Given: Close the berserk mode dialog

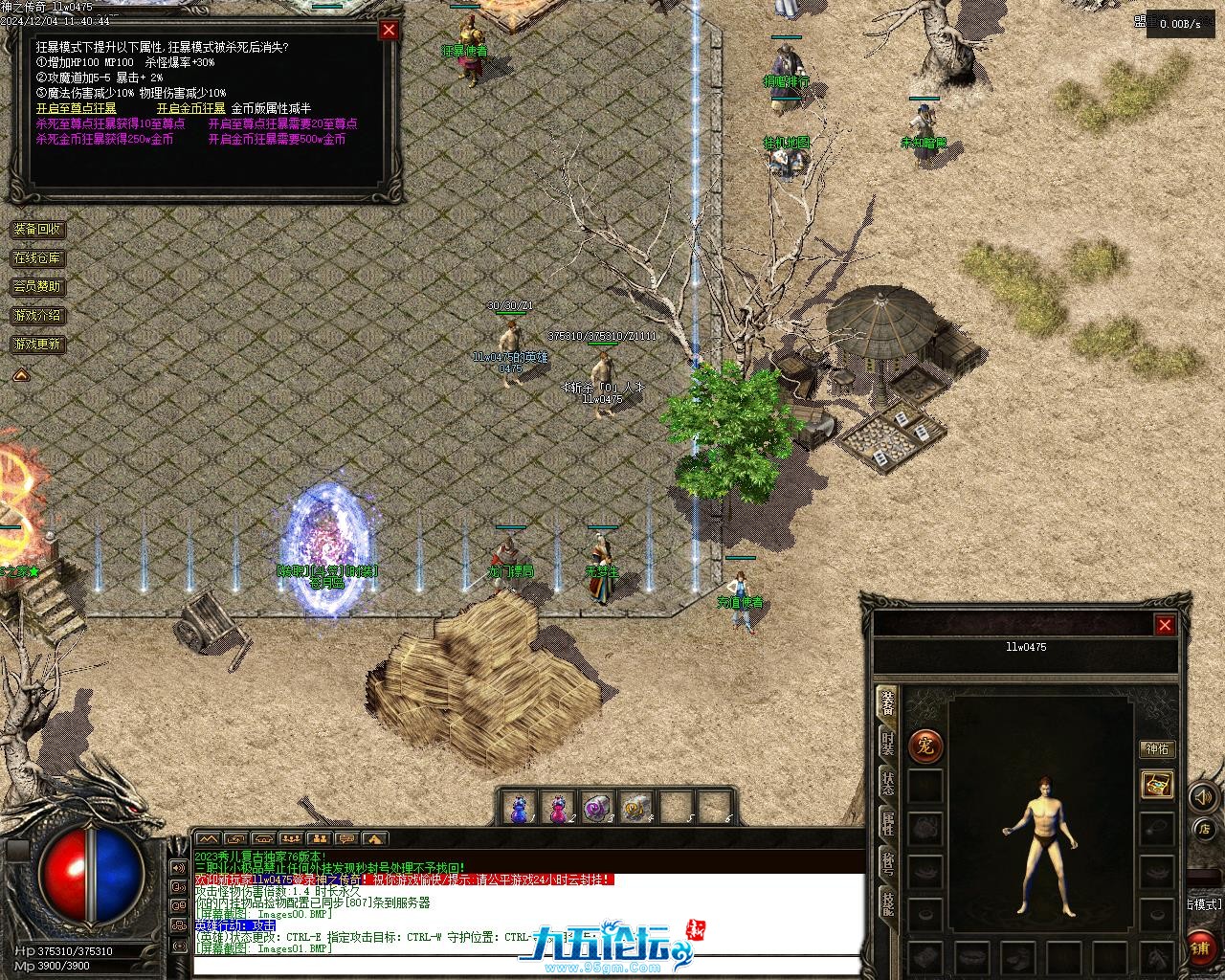Looking at the screenshot, I should [389, 30].
